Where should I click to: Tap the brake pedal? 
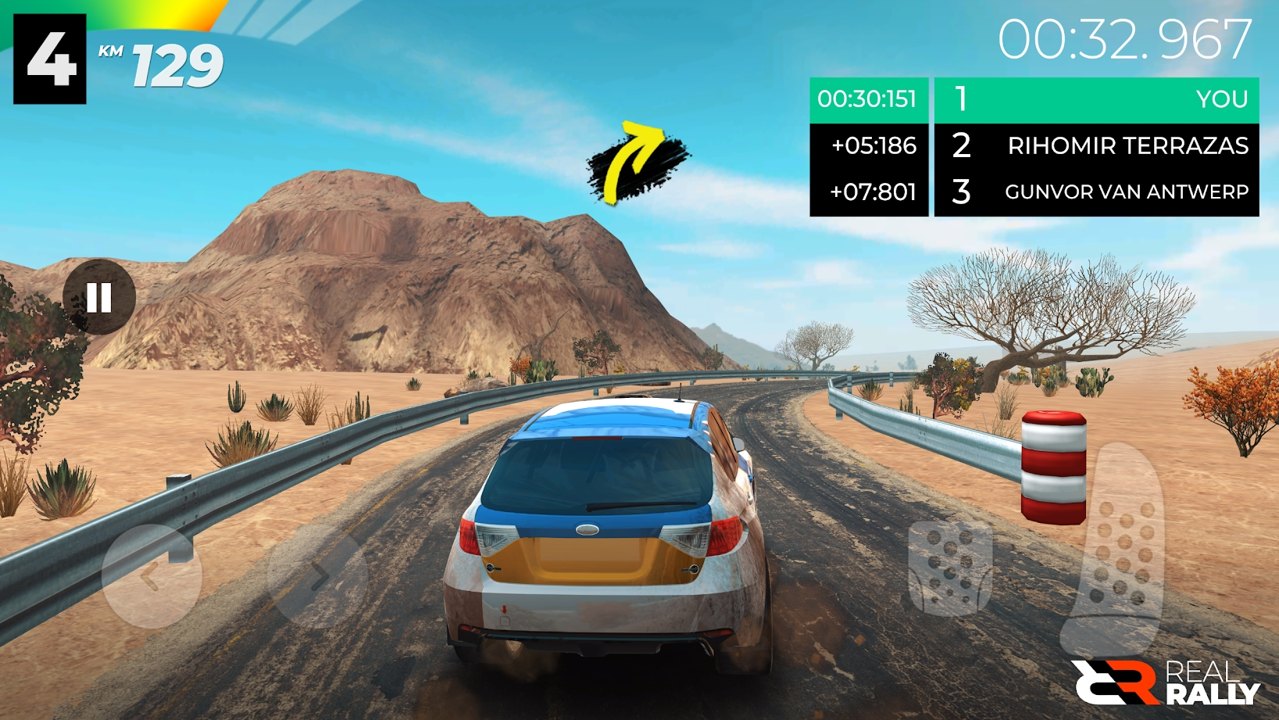(949, 566)
